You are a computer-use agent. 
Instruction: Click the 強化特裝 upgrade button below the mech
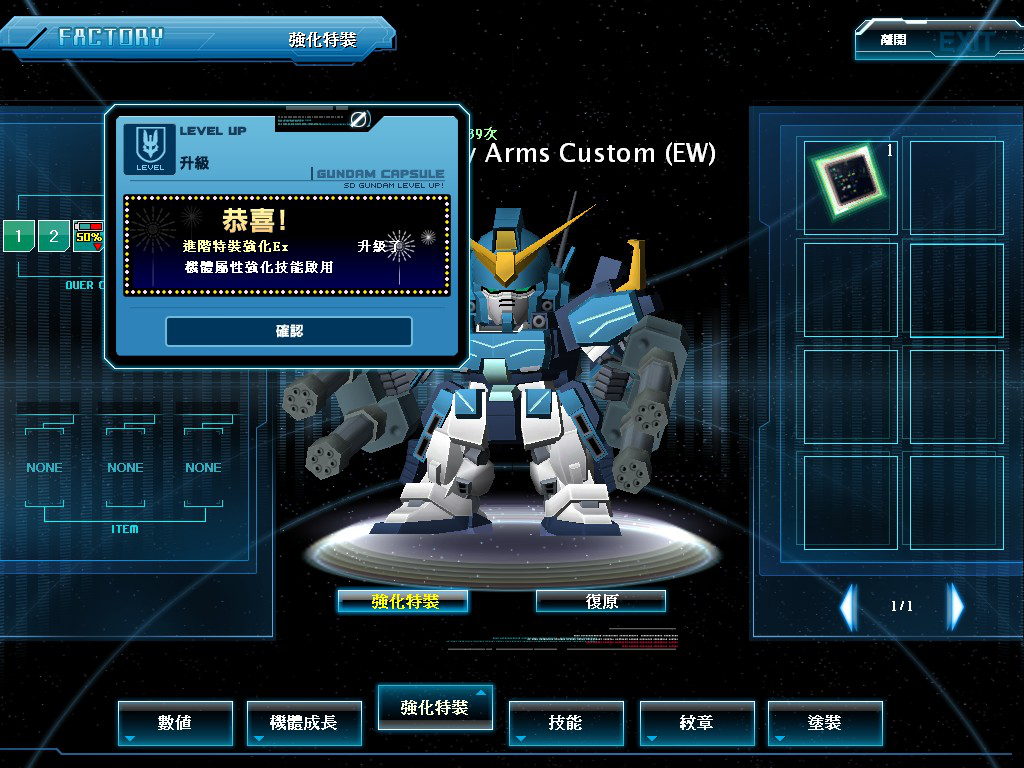[x=403, y=601]
